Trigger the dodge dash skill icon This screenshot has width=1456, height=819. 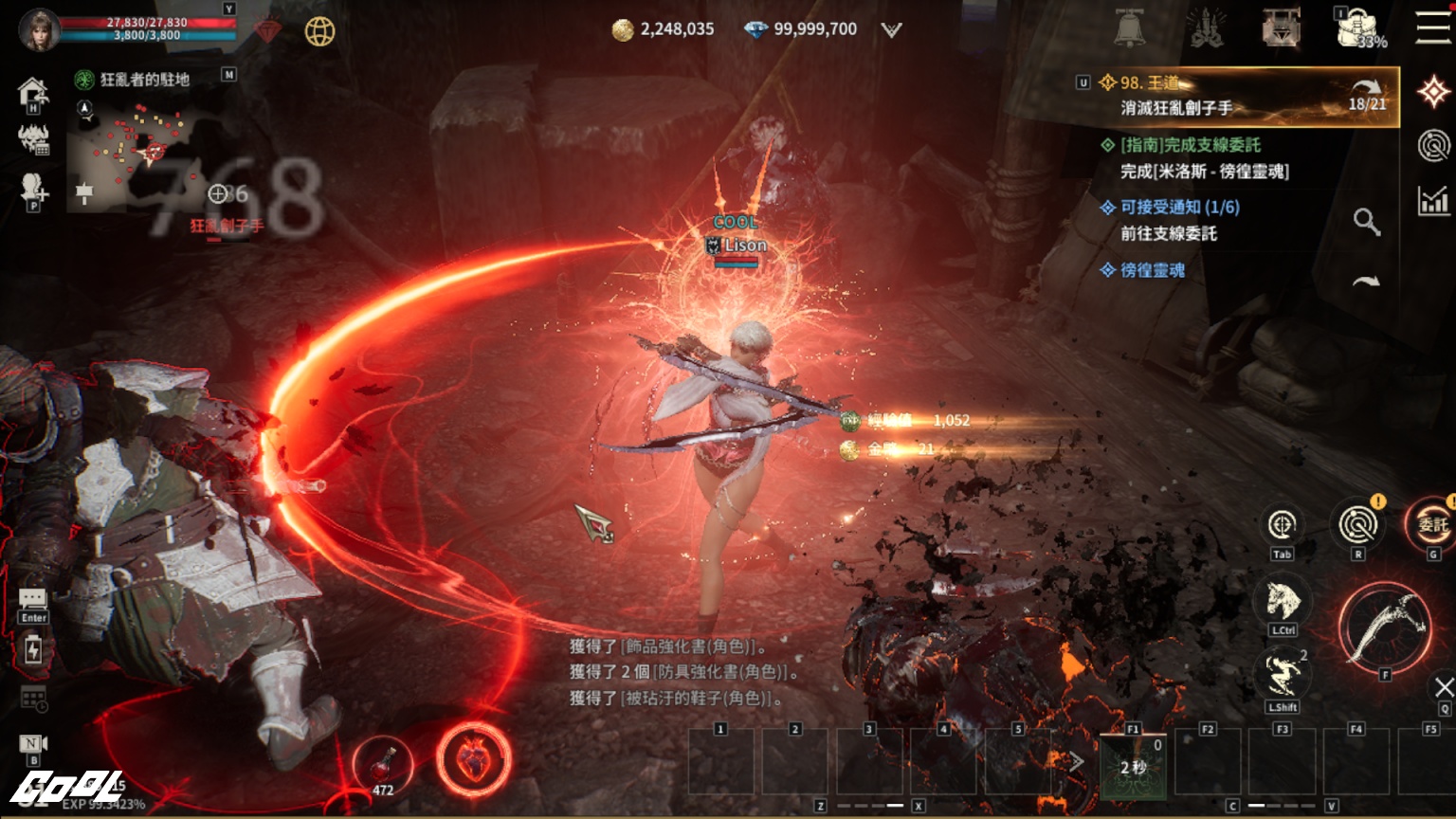point(1282,676)
